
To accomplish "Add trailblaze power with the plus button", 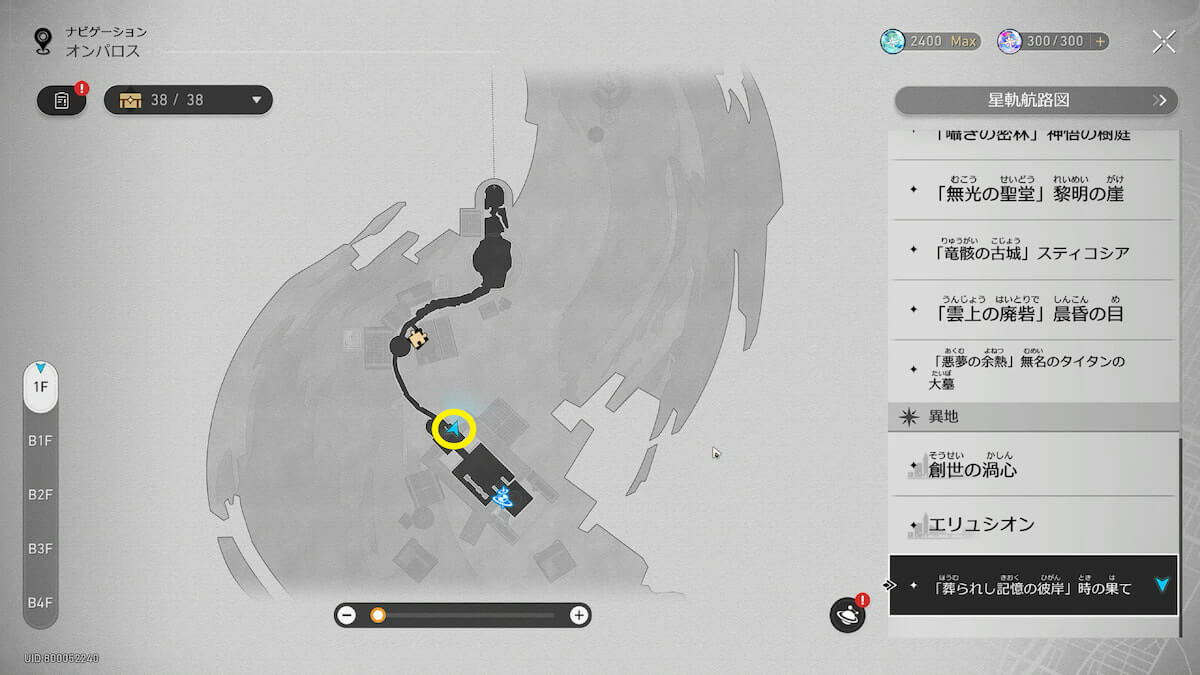I will point(1101,41).
